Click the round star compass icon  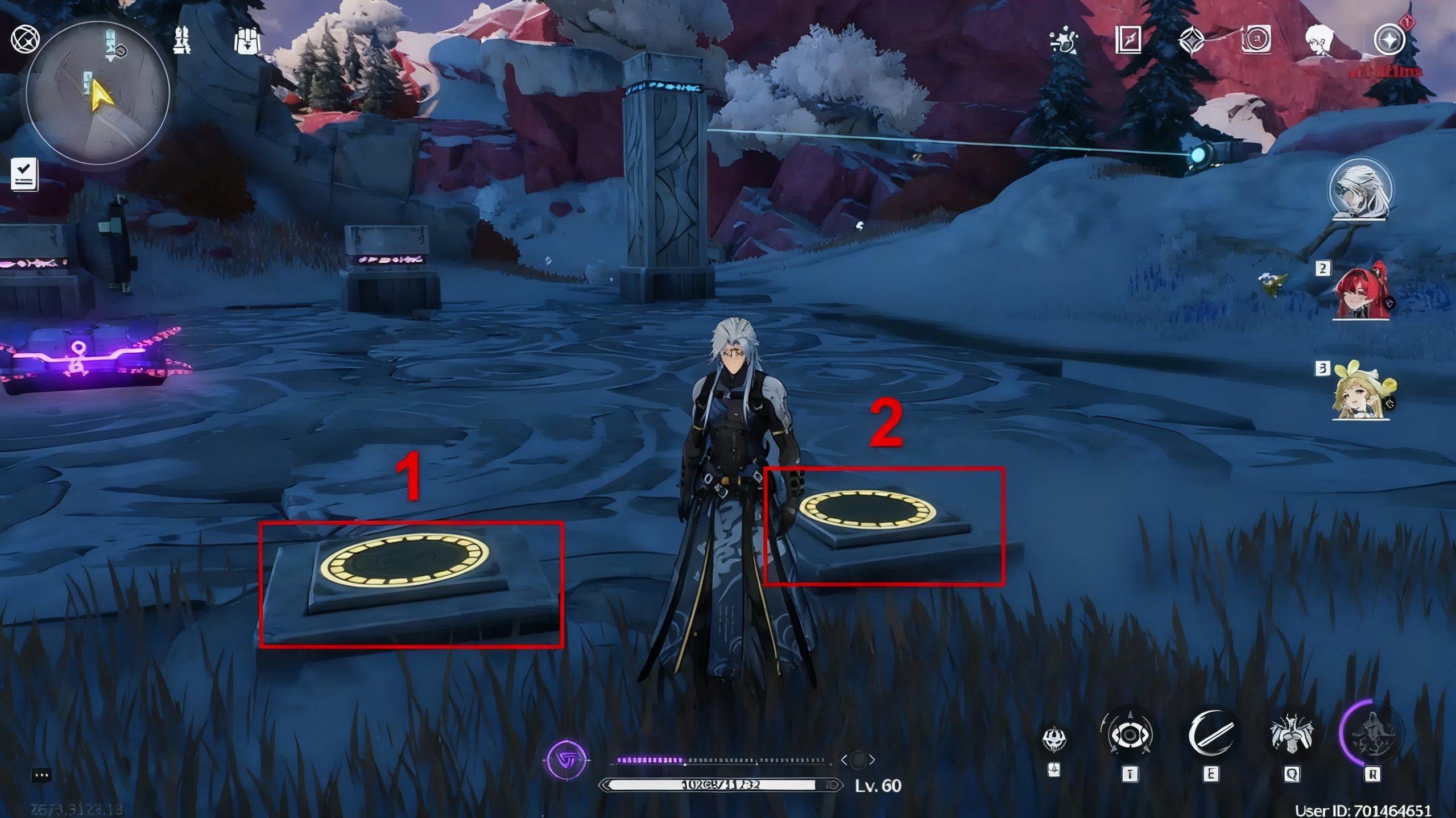tap(1389, 40)
